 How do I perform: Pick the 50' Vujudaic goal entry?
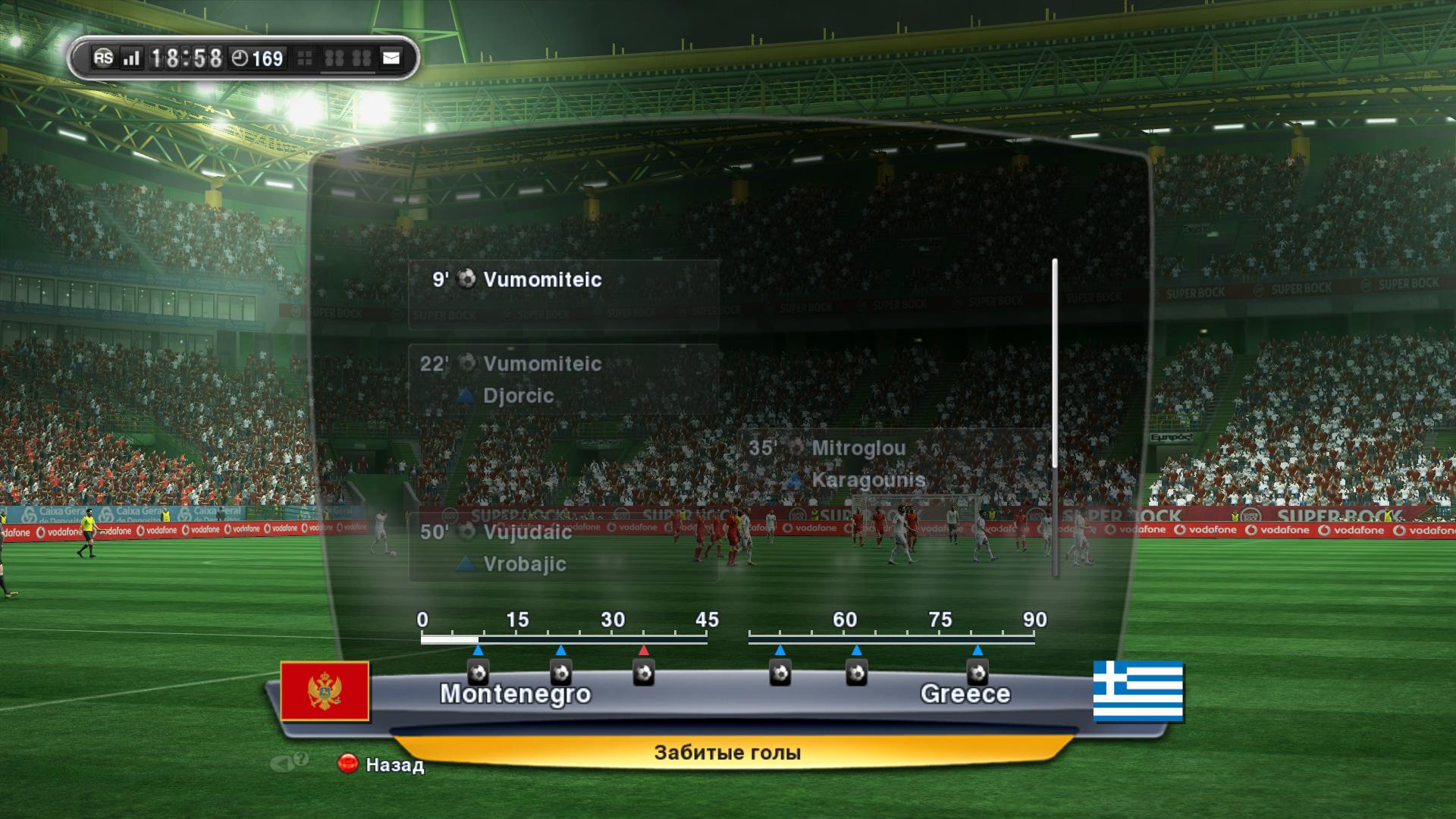[563, 548]
